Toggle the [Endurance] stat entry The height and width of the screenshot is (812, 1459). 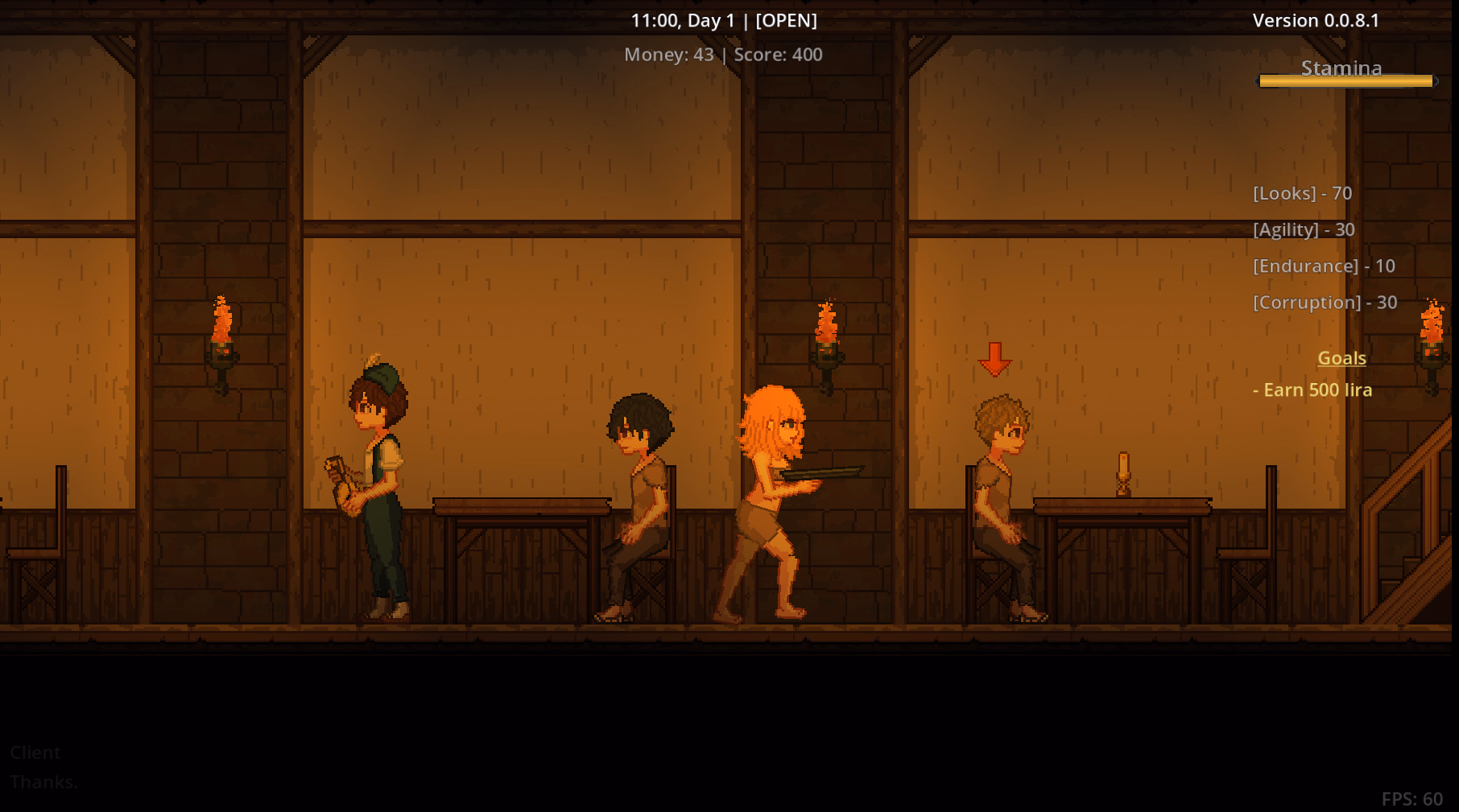pyautogui.click(x=1324, y=266)
